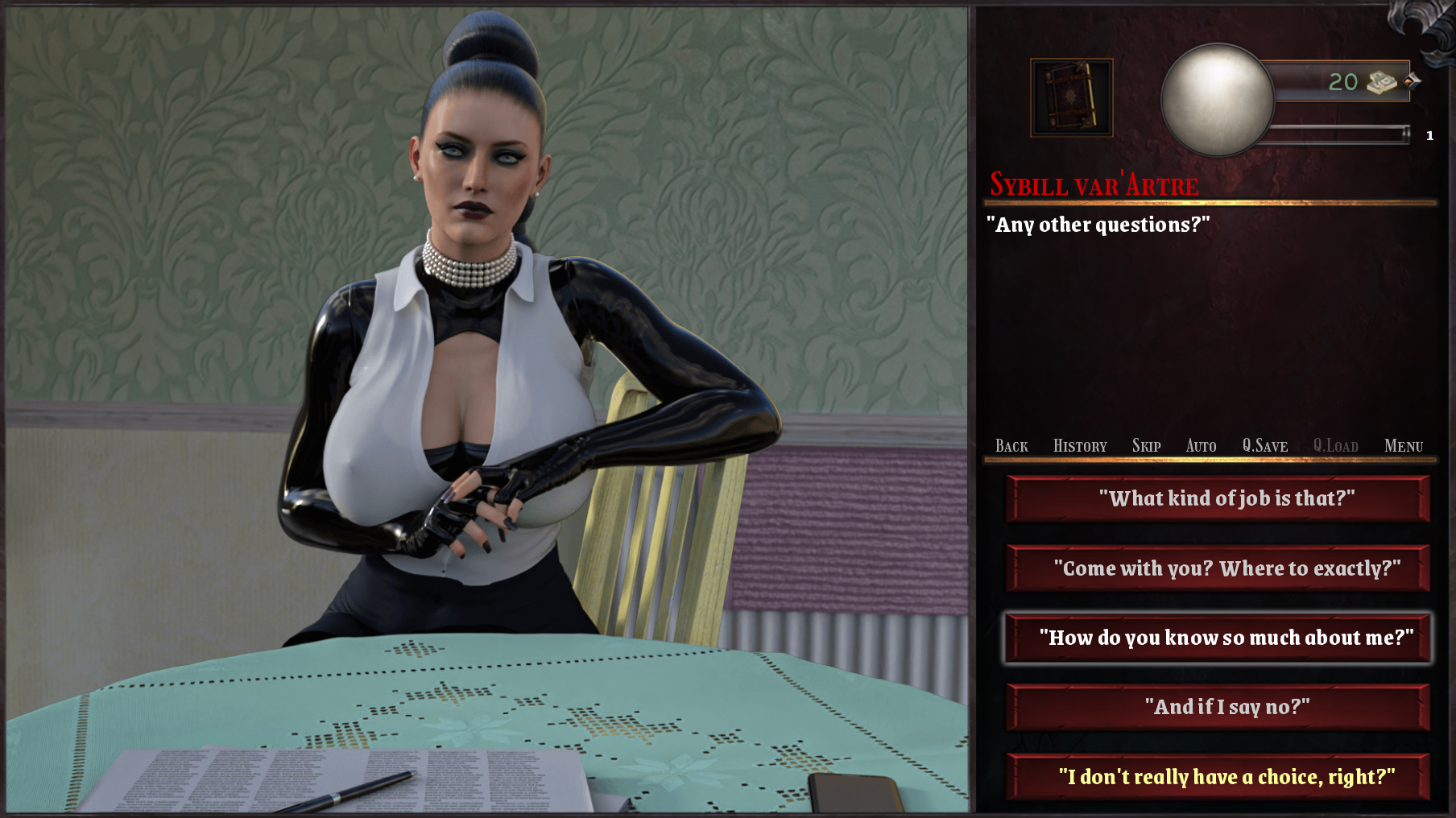Choose "What kind of job is that?" reply

1218,499
